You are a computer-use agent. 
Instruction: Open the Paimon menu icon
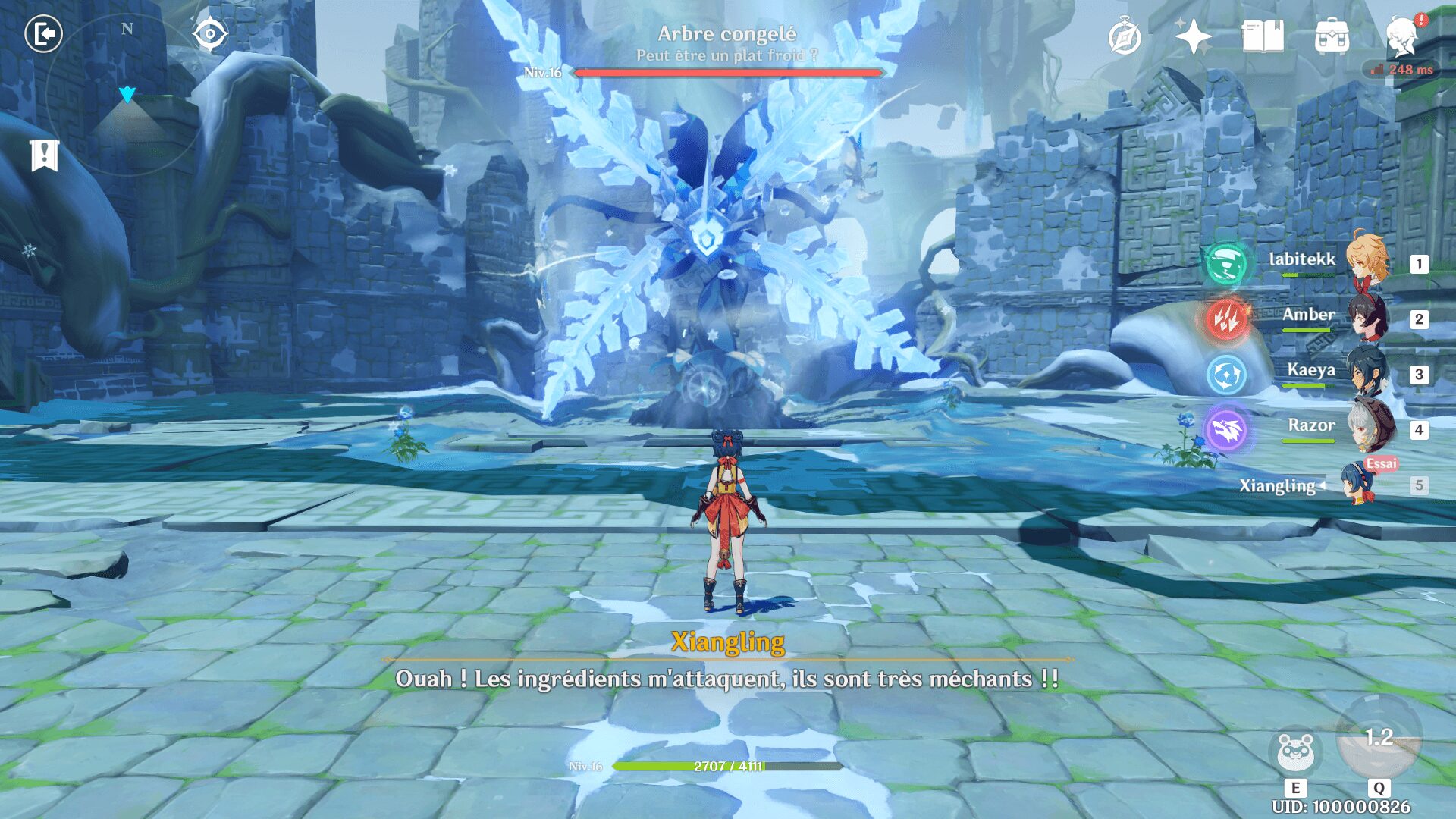[x=1401, y=36]
